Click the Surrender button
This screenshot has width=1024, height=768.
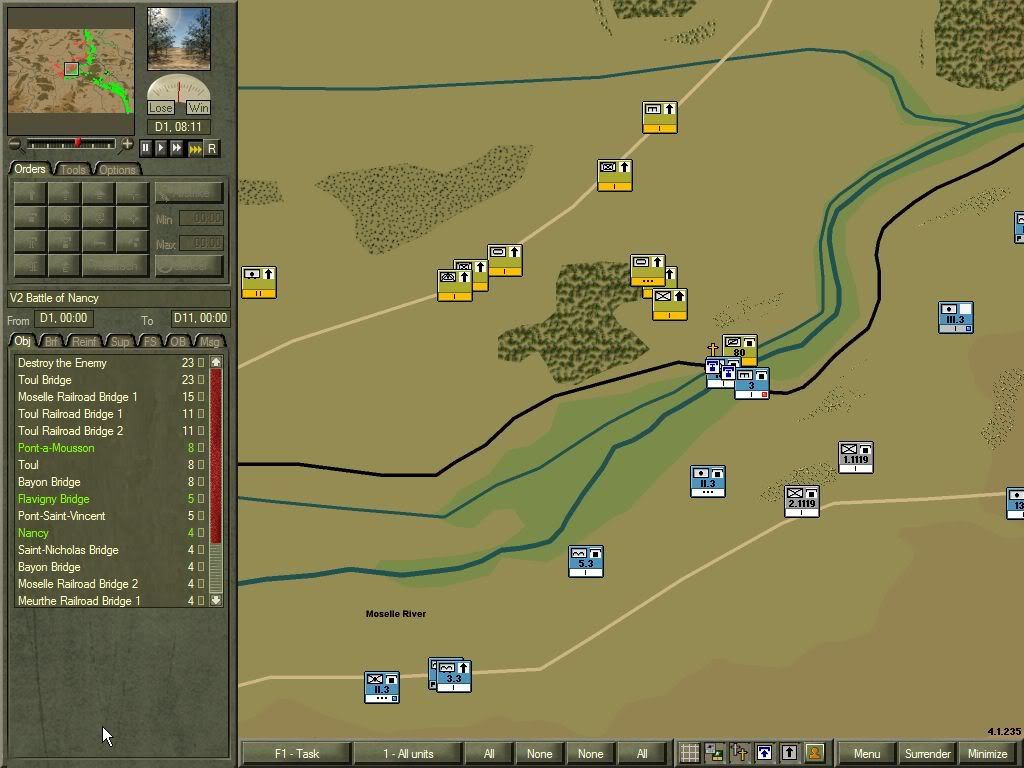coord(927,754)
